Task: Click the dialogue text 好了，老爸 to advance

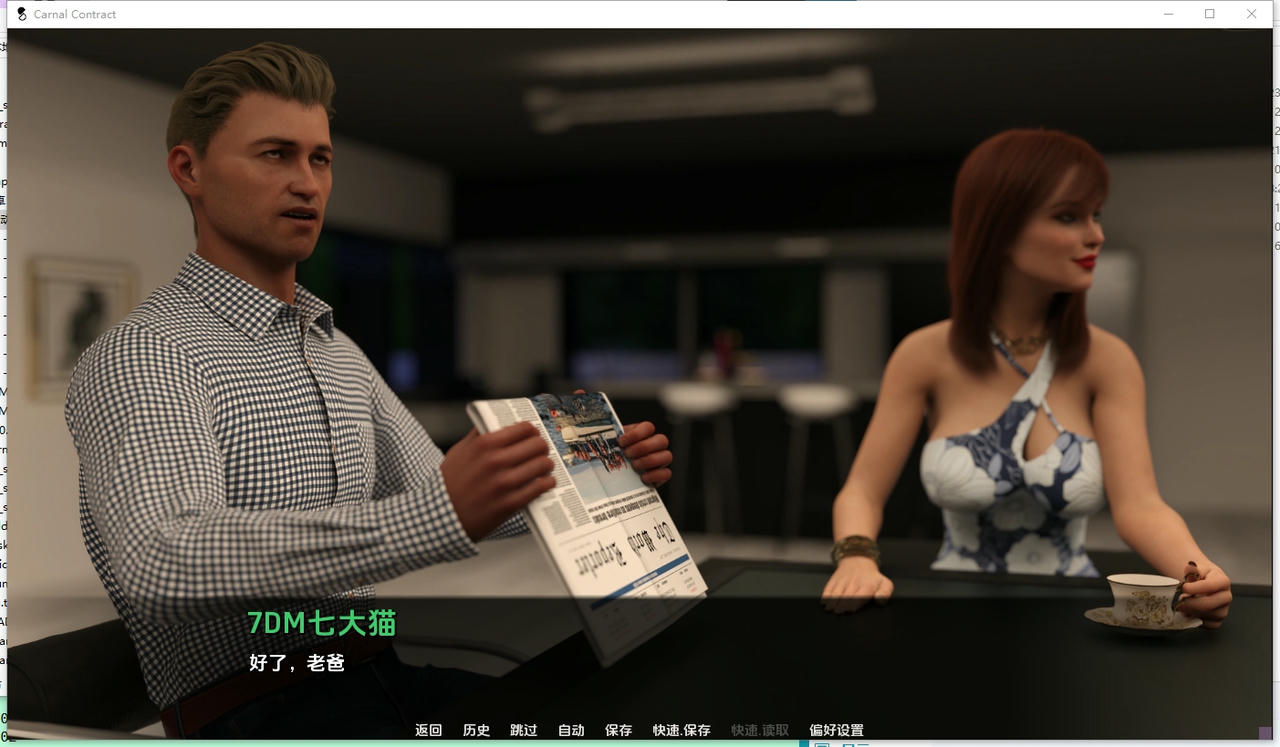Action: tap(295, 663)
